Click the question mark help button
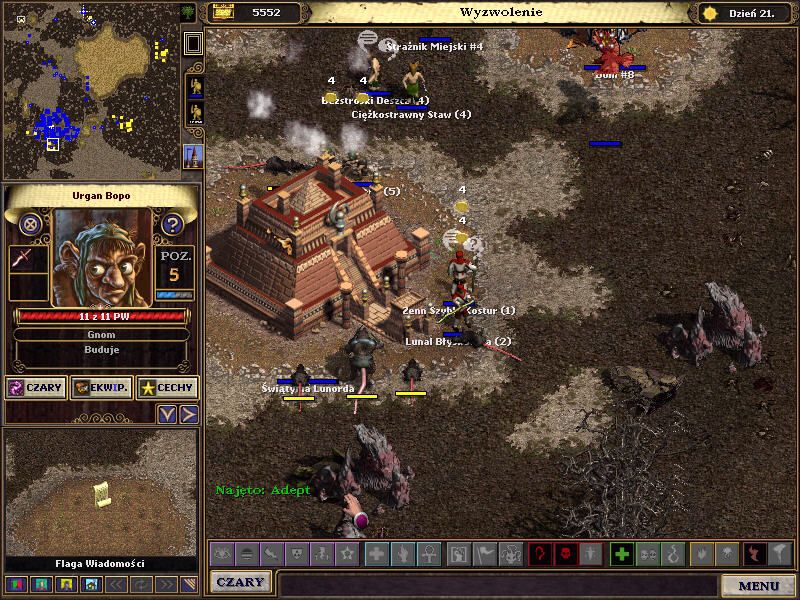This screenshot has width=800, height=600. click(x=172, y=224)
